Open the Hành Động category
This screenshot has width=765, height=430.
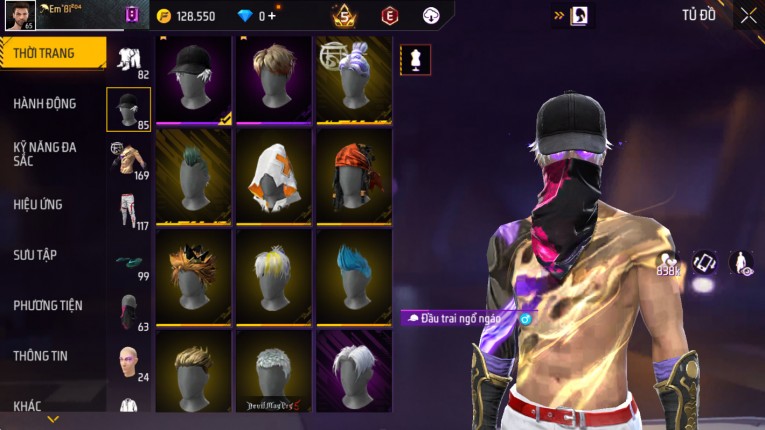coord(45,103)
